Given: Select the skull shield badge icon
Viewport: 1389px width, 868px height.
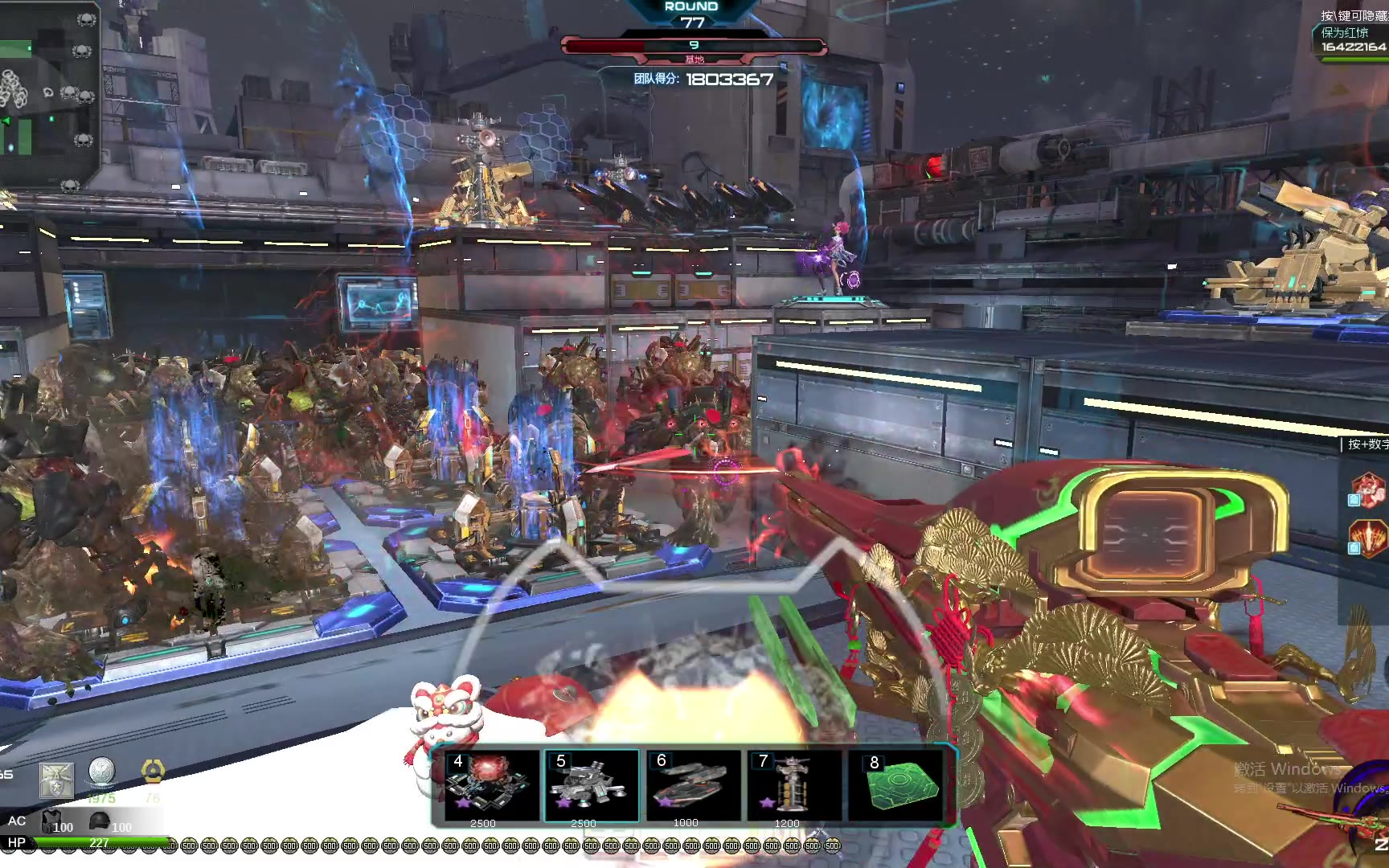Looking at the screenshot, I should tap(56, 780).
